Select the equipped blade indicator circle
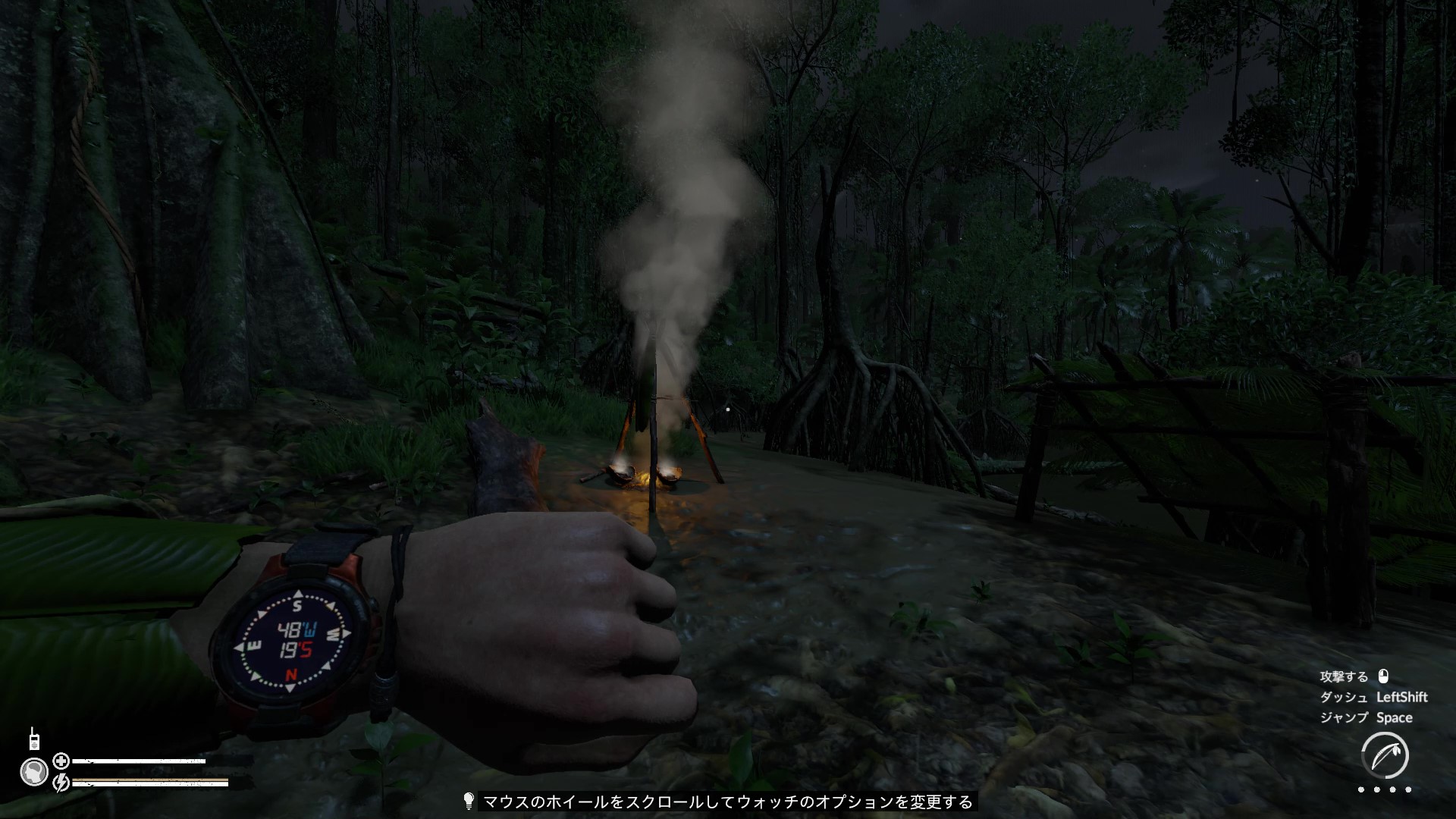Viewport: 1456px width, 819px height. point(1385,755)
